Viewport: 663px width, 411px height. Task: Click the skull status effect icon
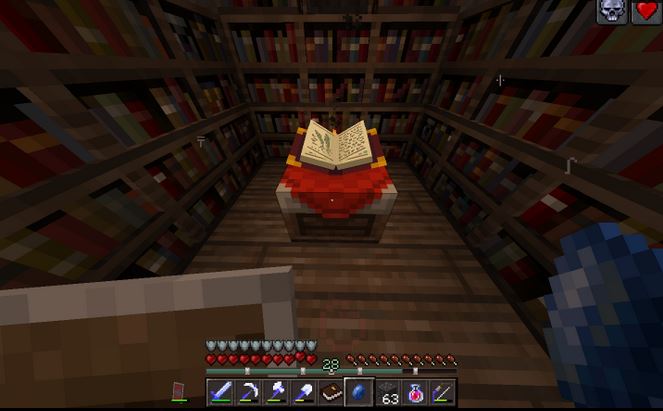pyautogui.click(x=612, y=12)
